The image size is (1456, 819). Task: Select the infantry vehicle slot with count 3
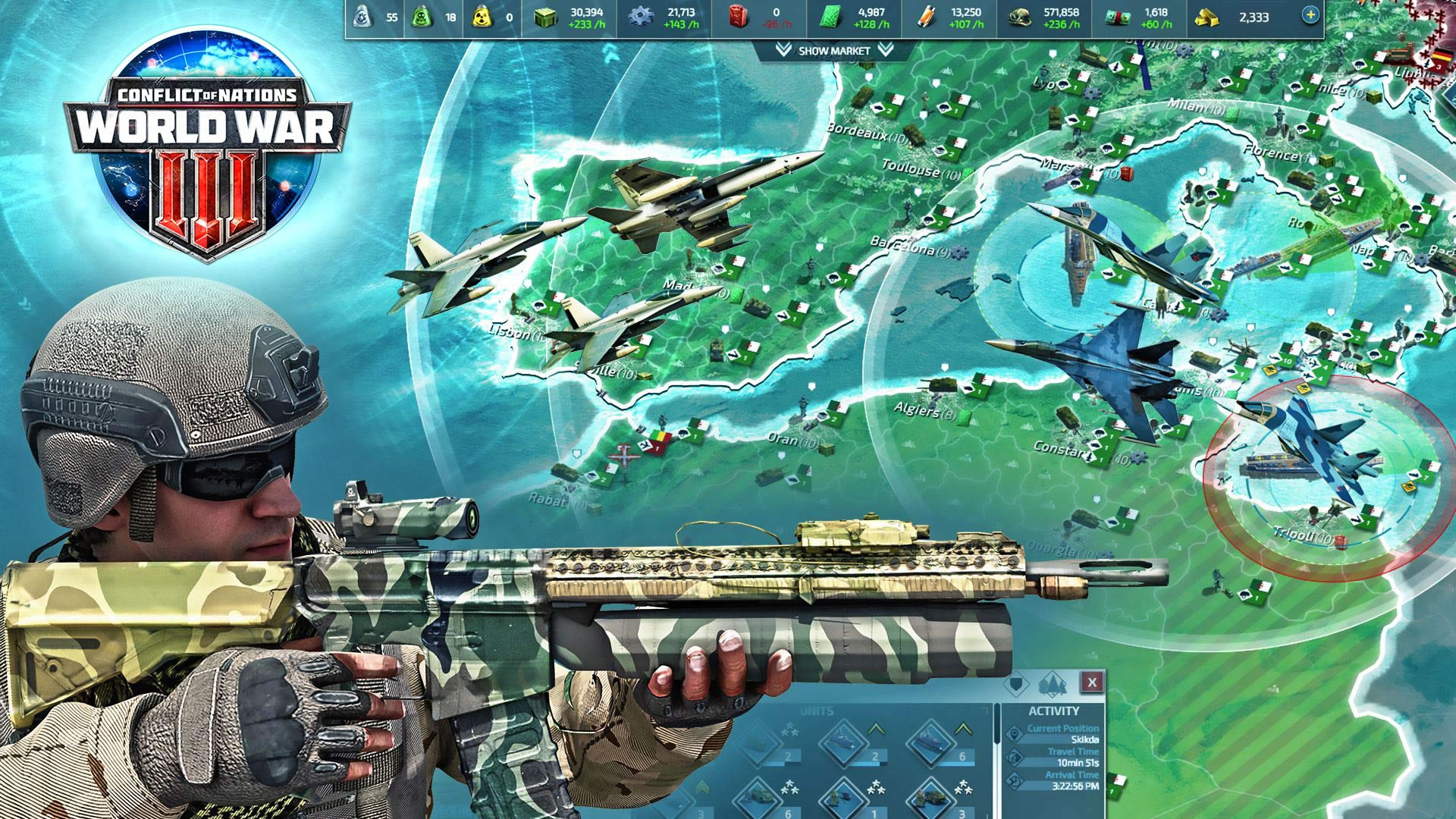tap(931, 800)
